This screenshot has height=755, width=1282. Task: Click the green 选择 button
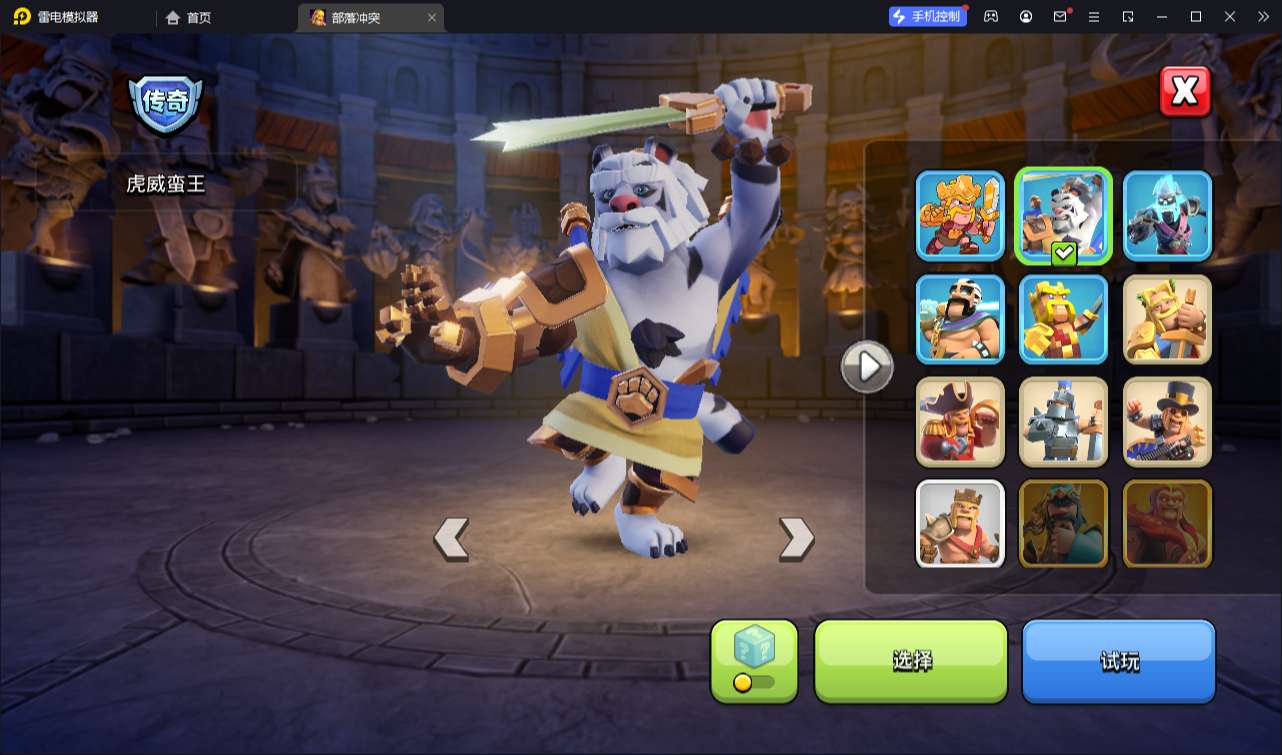pyautogui.click(x=911, y=661)
